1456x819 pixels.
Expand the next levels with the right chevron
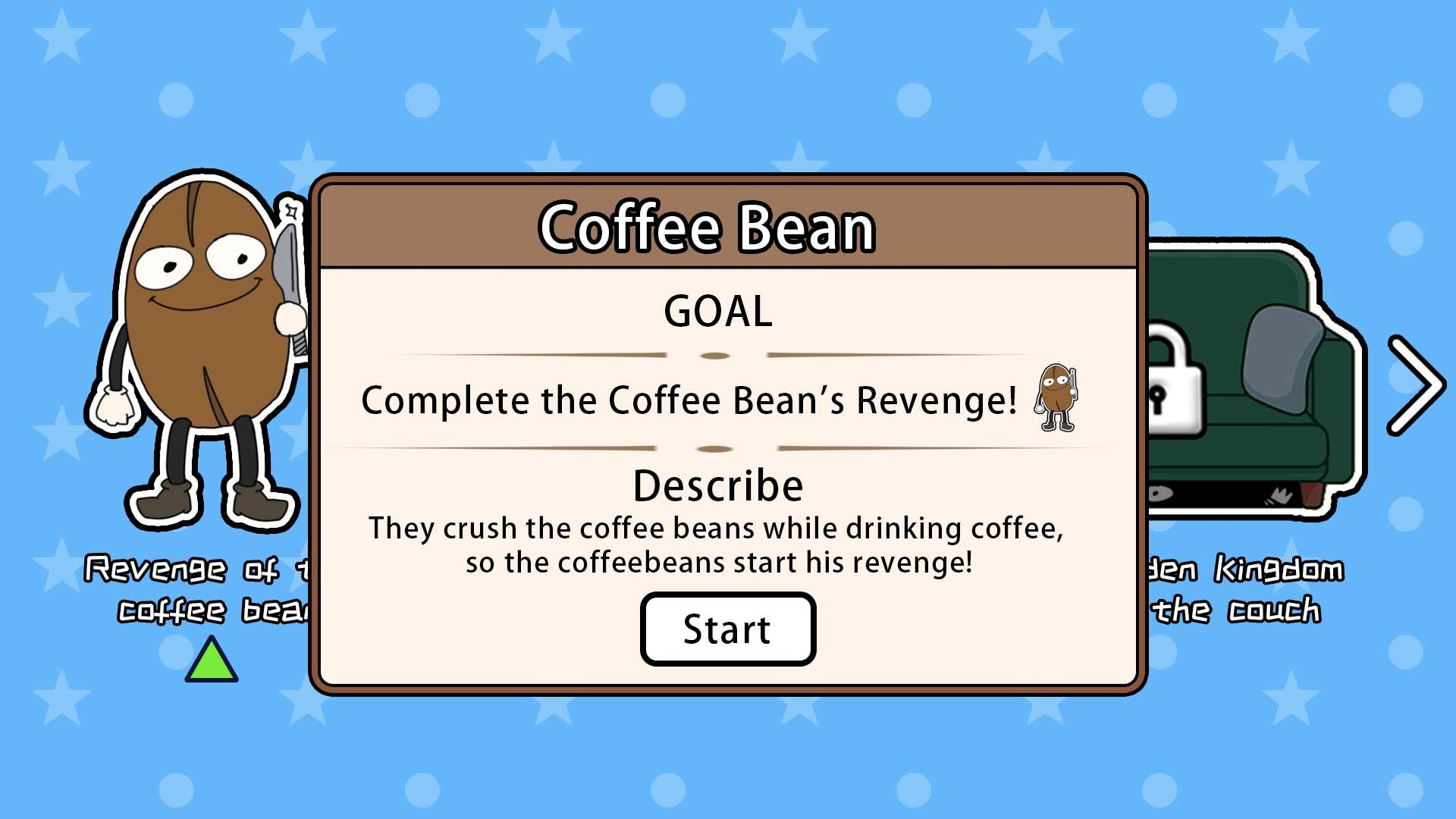[1417, 383]
